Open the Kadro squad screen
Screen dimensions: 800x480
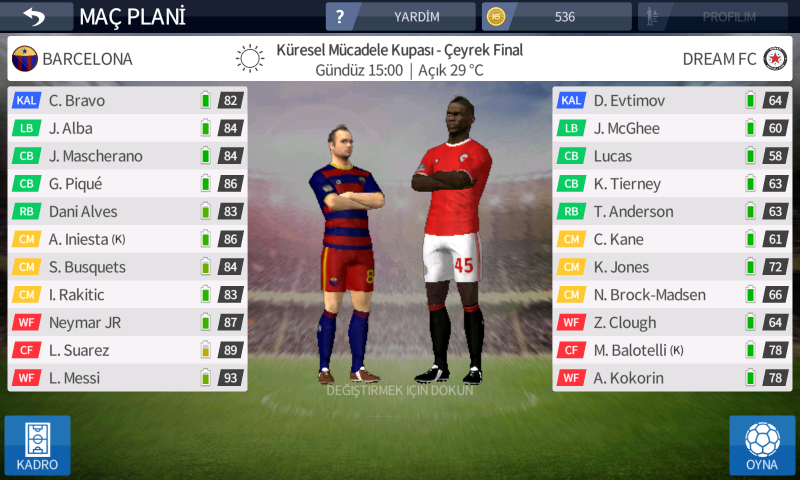[37, 445]
